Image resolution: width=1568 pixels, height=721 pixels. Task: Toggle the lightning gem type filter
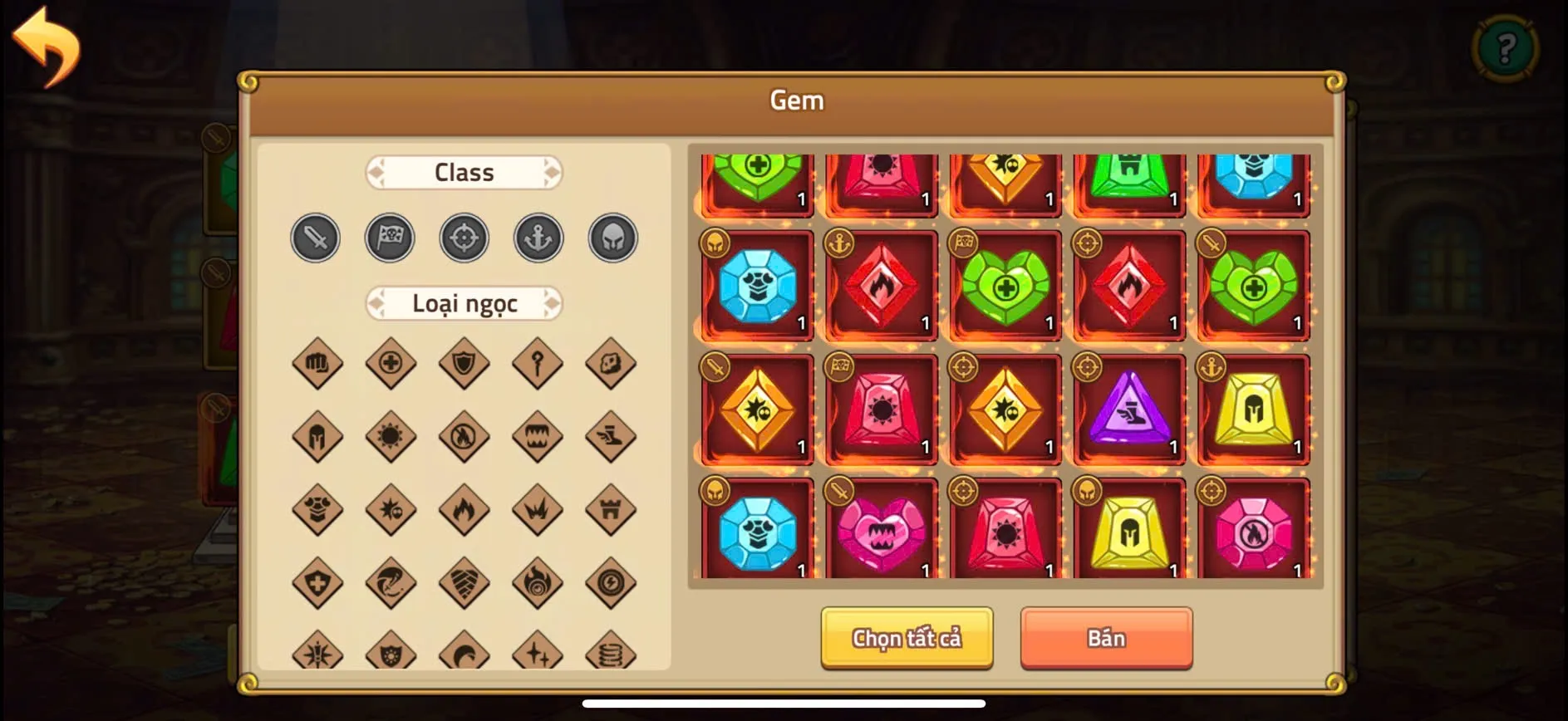click(611, 581)
